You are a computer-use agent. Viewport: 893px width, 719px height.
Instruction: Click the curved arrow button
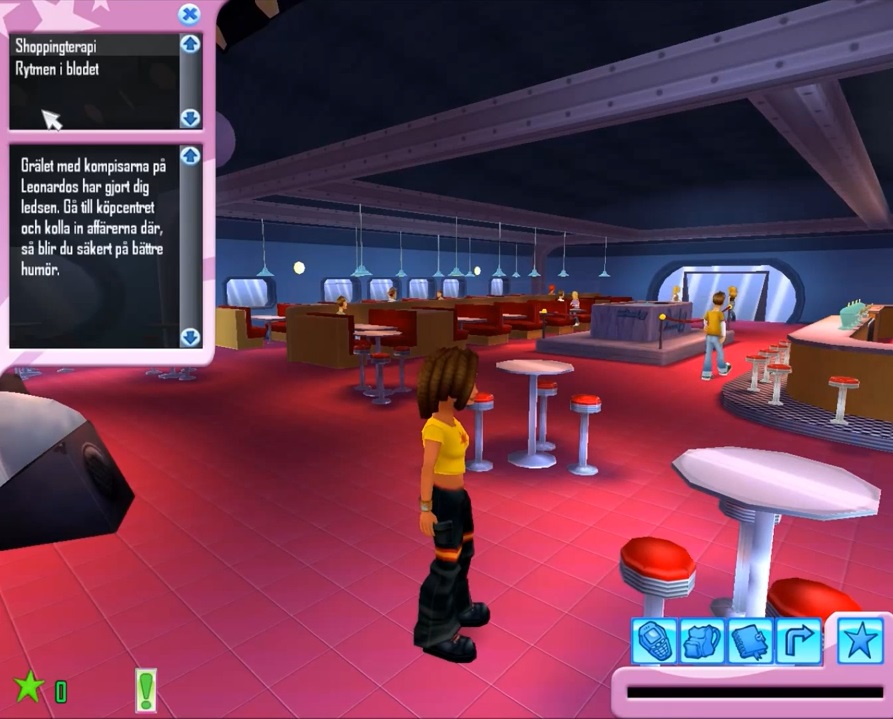[x=798, y=641]
